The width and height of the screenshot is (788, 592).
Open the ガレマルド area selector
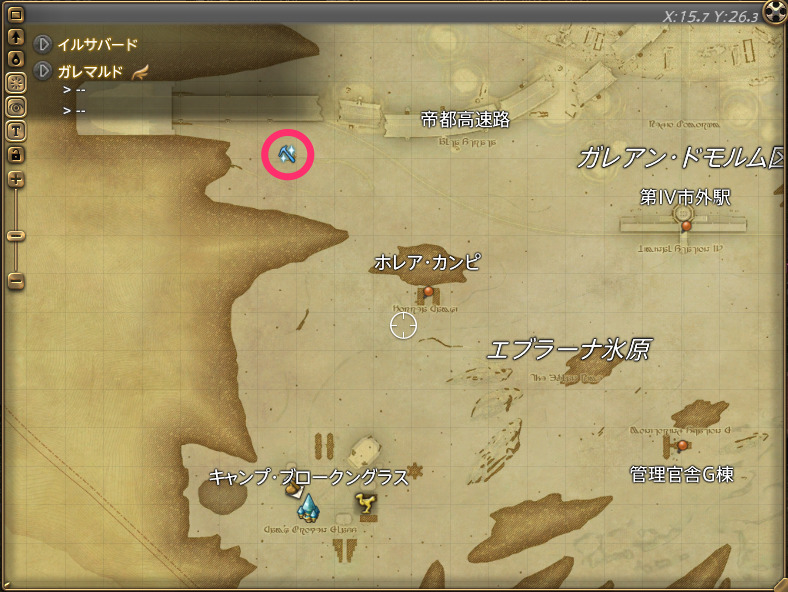(x=44, y=71)
